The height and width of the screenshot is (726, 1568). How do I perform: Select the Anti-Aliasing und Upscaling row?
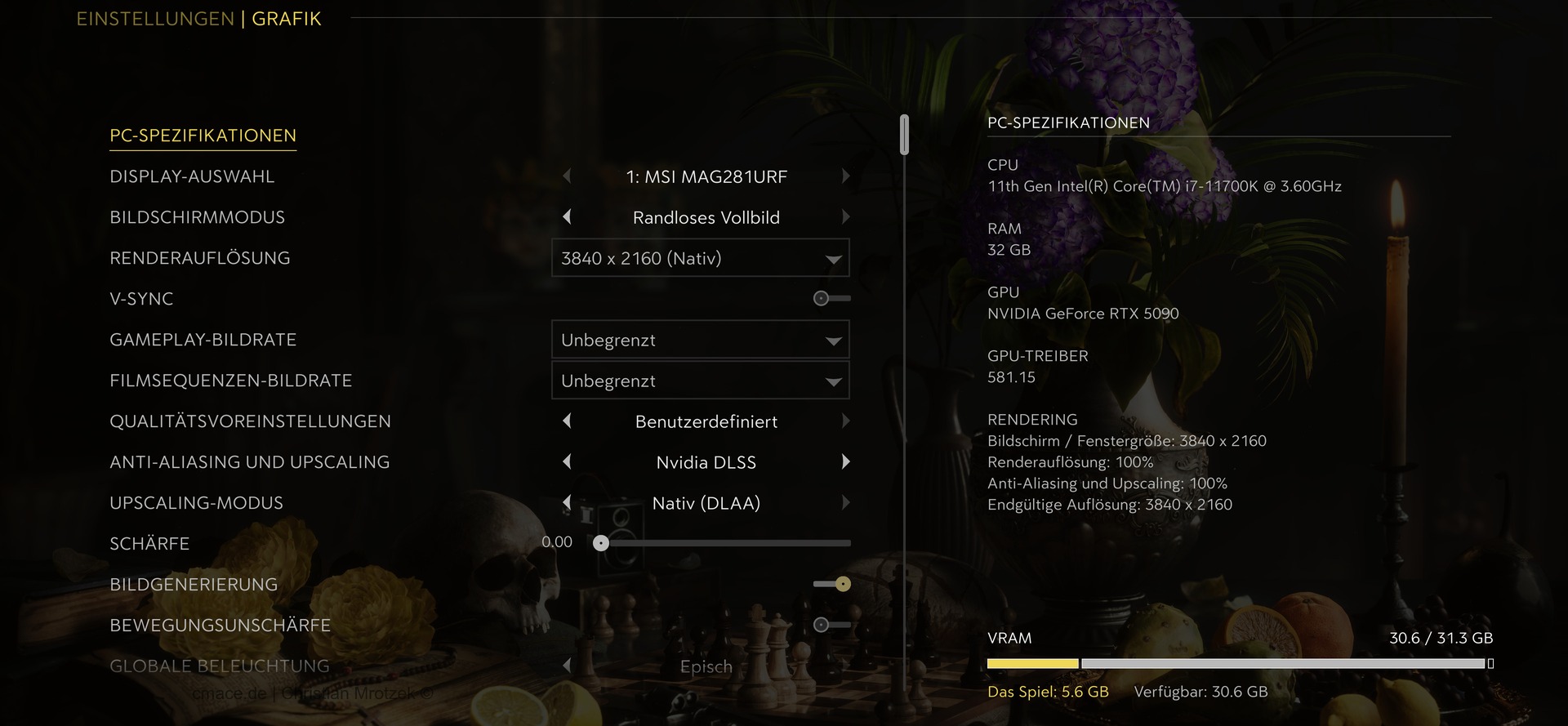click(249, 462)
